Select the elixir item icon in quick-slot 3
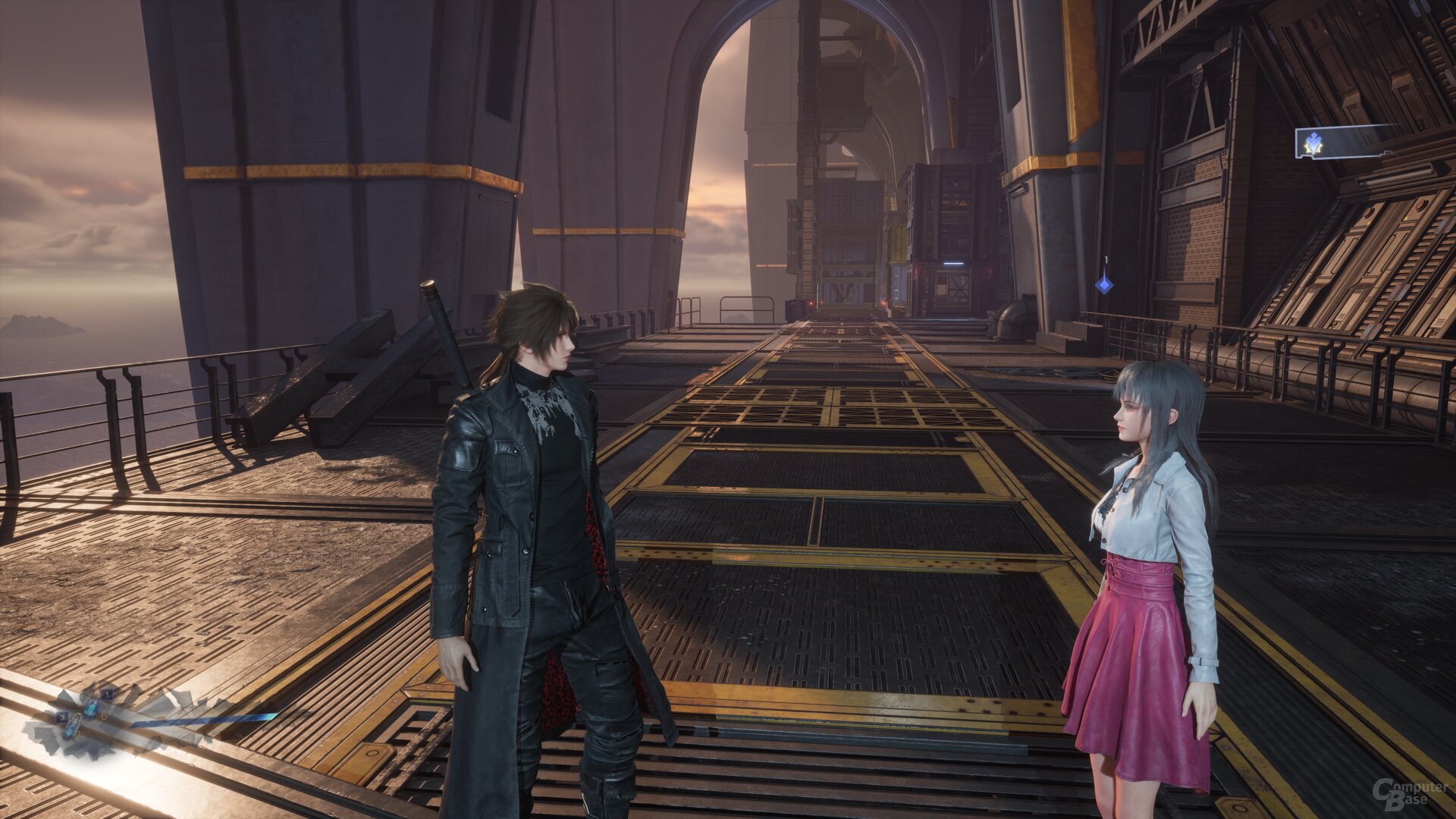This screenshot has width=1456, height=819. click(x=73, y=725)
